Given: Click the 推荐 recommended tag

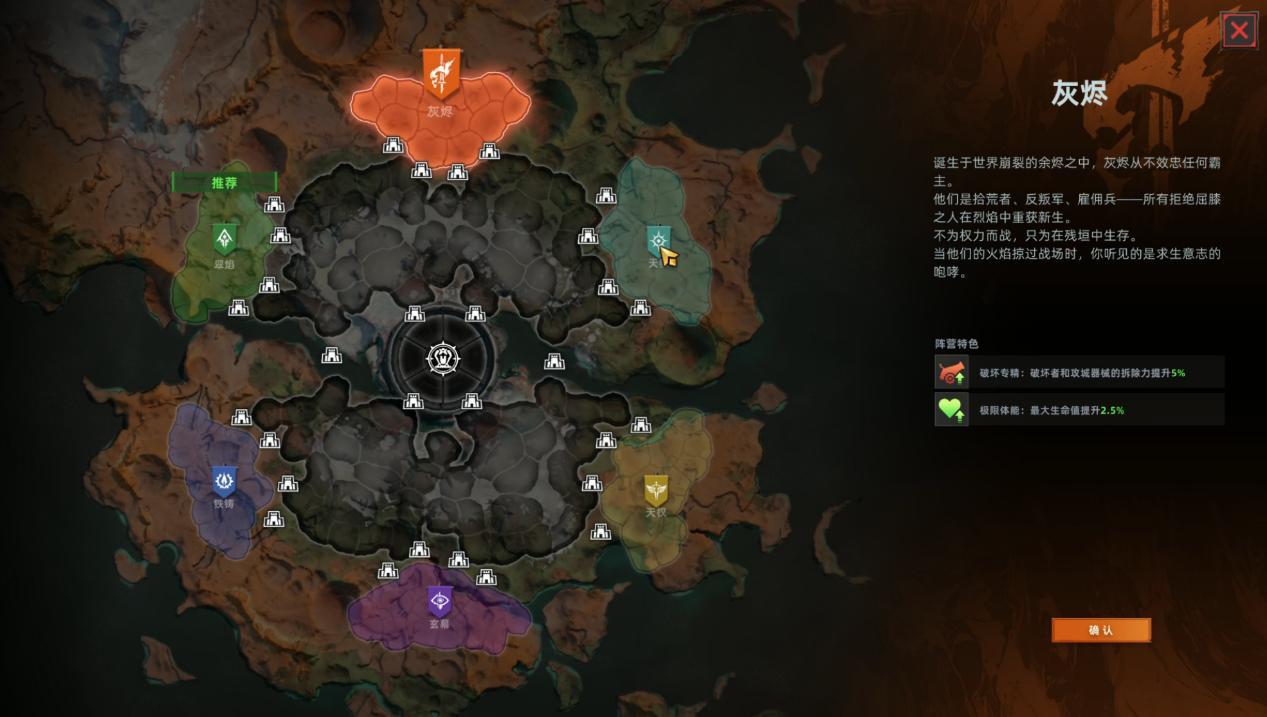Looking at the screenshot, I should [x=224, y=183].
